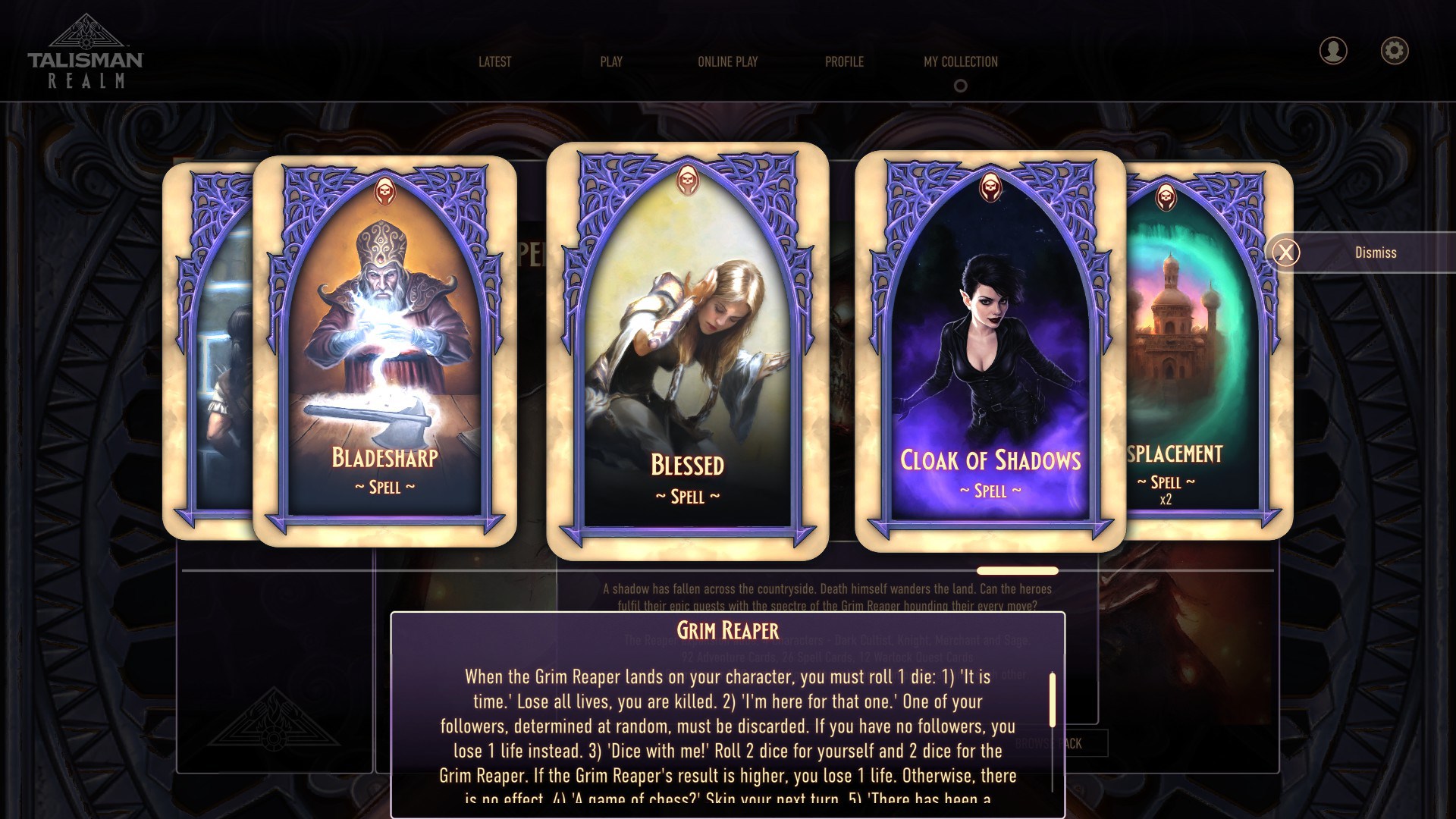Click the skull icon on the Bladesharp card
This screenshot has height=819, width=1456.
(x=383, y=190)
